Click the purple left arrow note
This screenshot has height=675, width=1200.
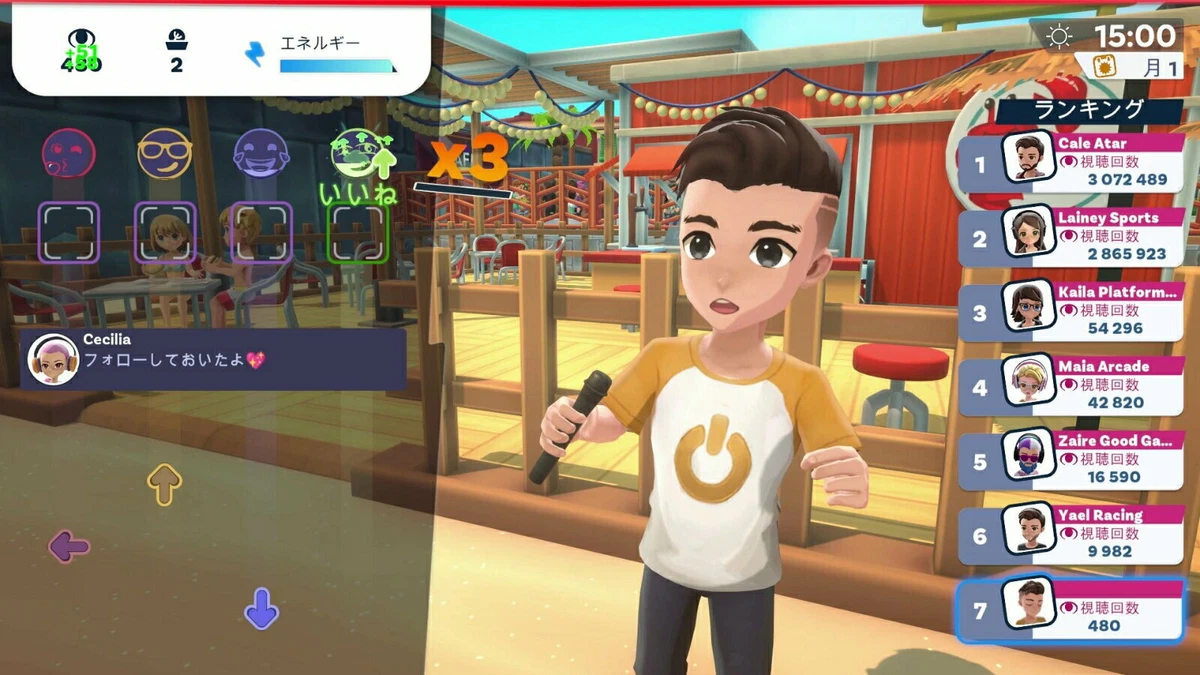click(69, 546)
